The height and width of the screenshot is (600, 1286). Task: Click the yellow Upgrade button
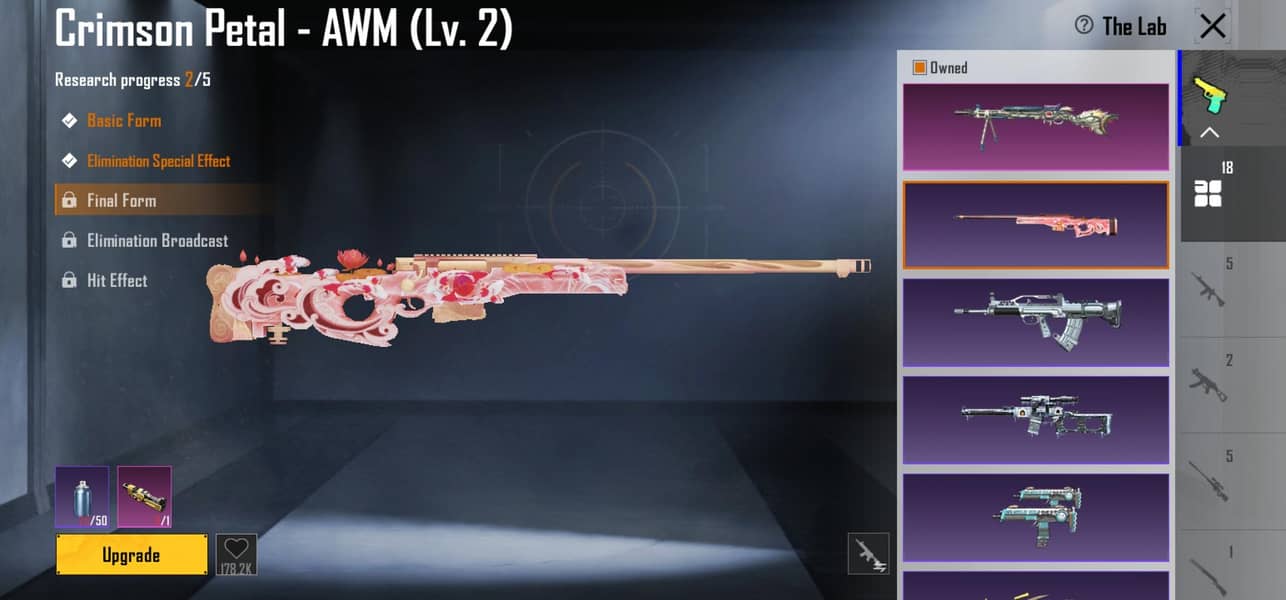(131, 555)
